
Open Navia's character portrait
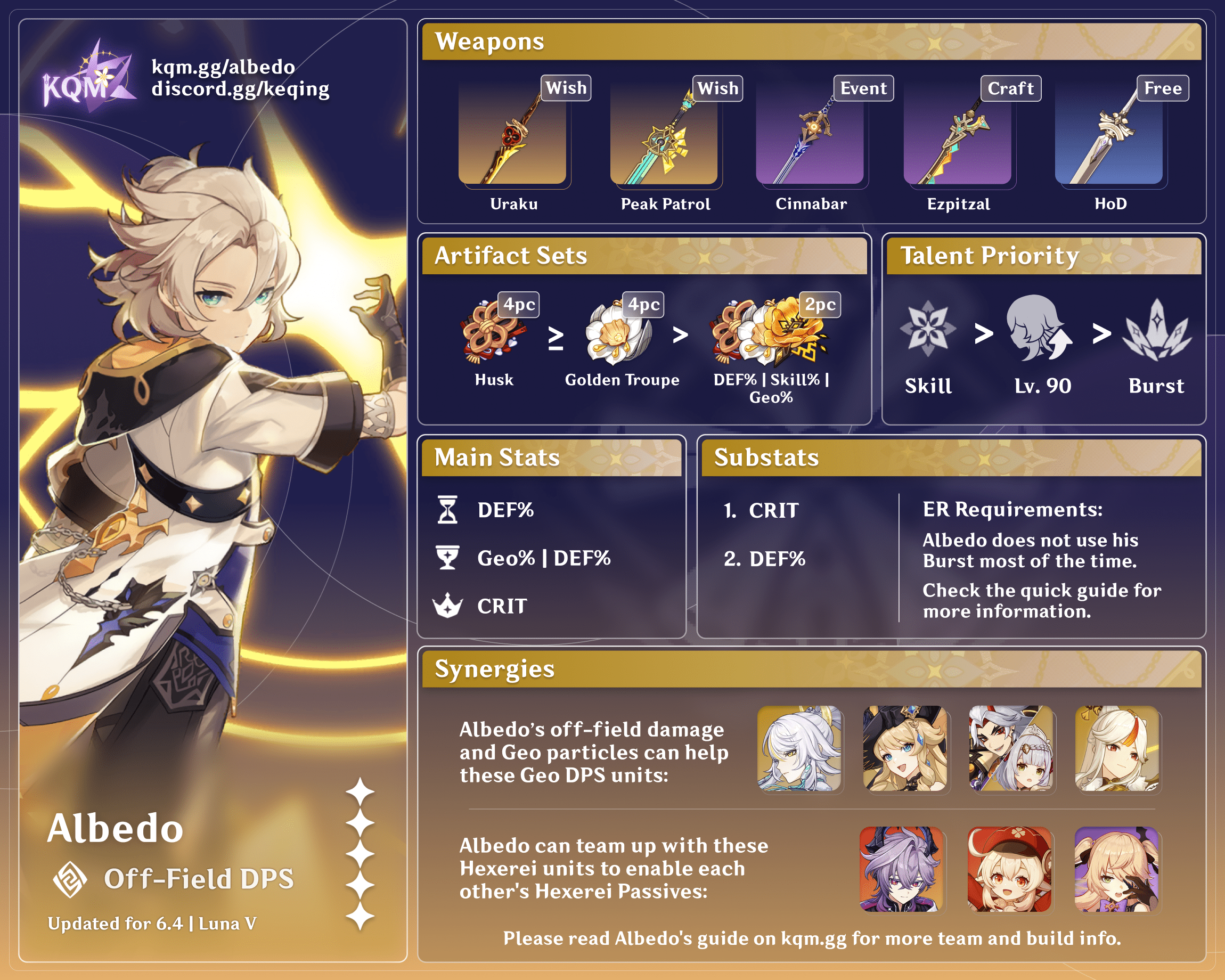[x=904, y=748]
